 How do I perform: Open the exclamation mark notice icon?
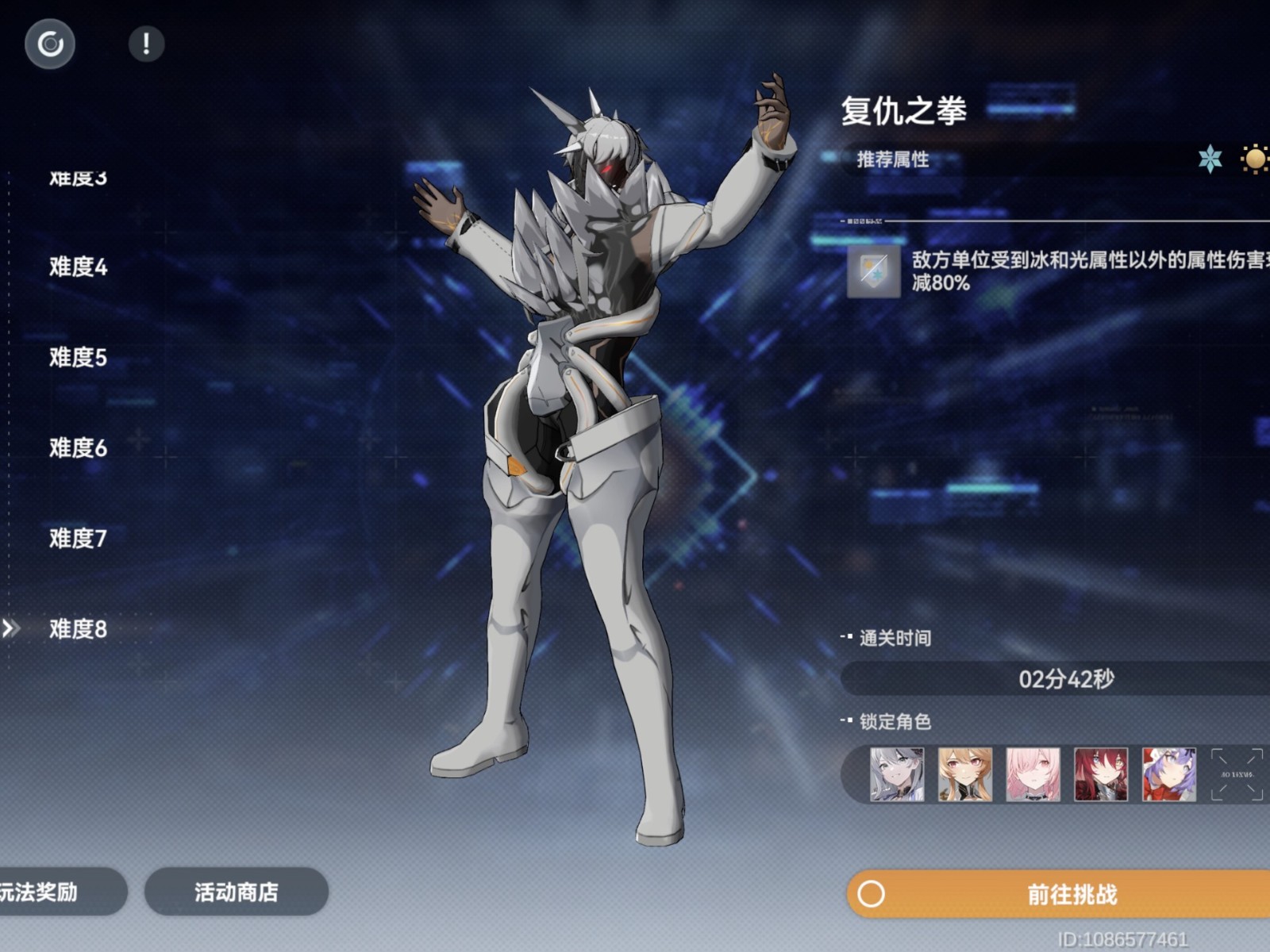145,44
